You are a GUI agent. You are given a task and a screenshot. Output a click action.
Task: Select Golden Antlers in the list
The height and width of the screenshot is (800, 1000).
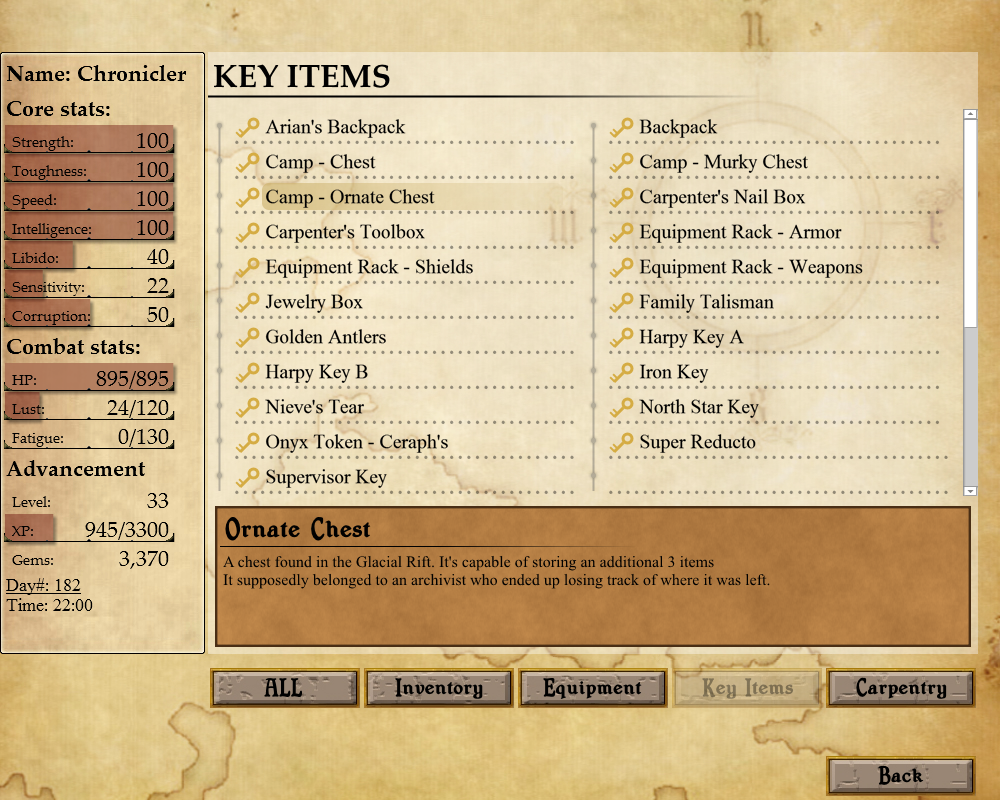325,338
